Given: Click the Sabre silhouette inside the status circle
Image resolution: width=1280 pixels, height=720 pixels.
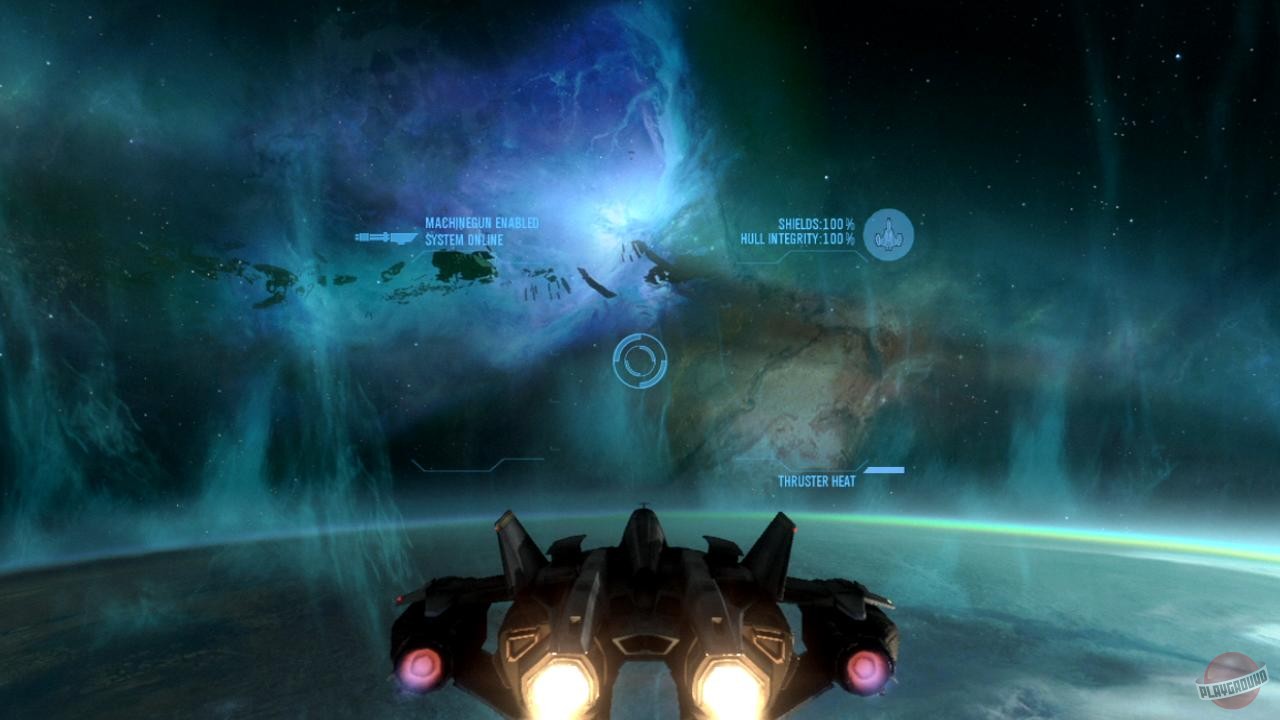Looking at the screenshot, I should (x=888, y=235).
